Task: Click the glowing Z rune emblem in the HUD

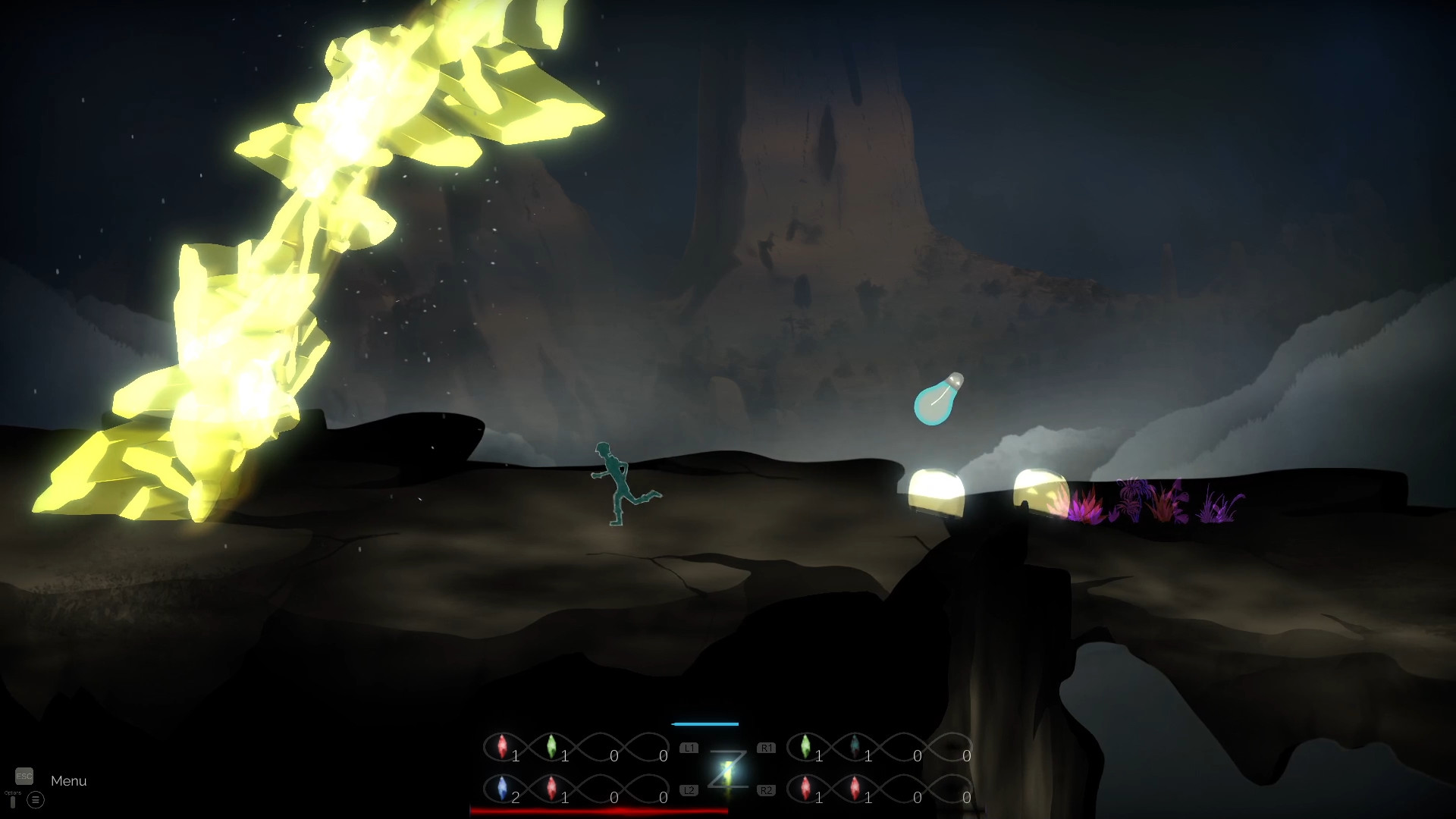Action: click(x=728, y=767)
